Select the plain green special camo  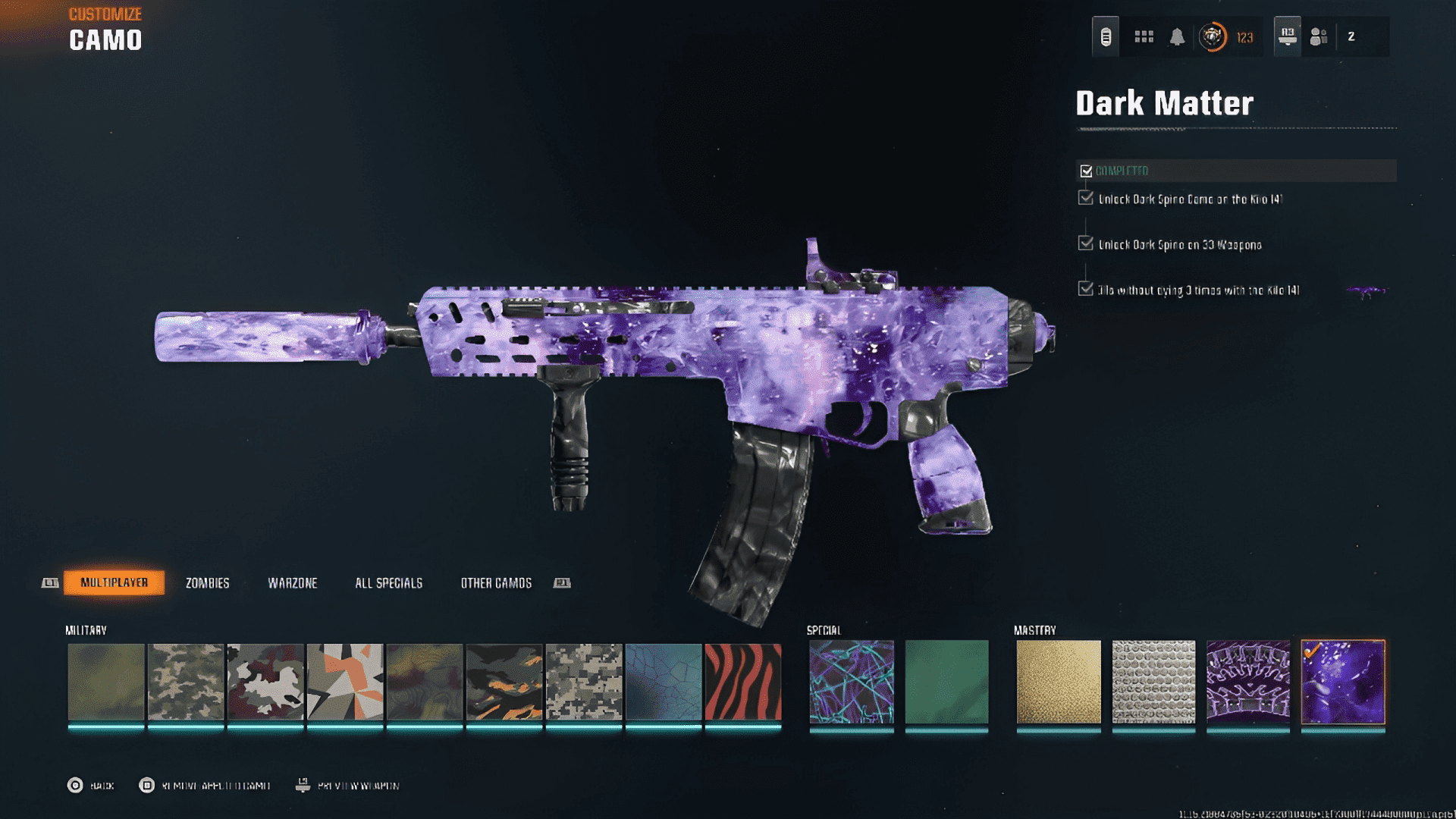(x=946, y=682)
